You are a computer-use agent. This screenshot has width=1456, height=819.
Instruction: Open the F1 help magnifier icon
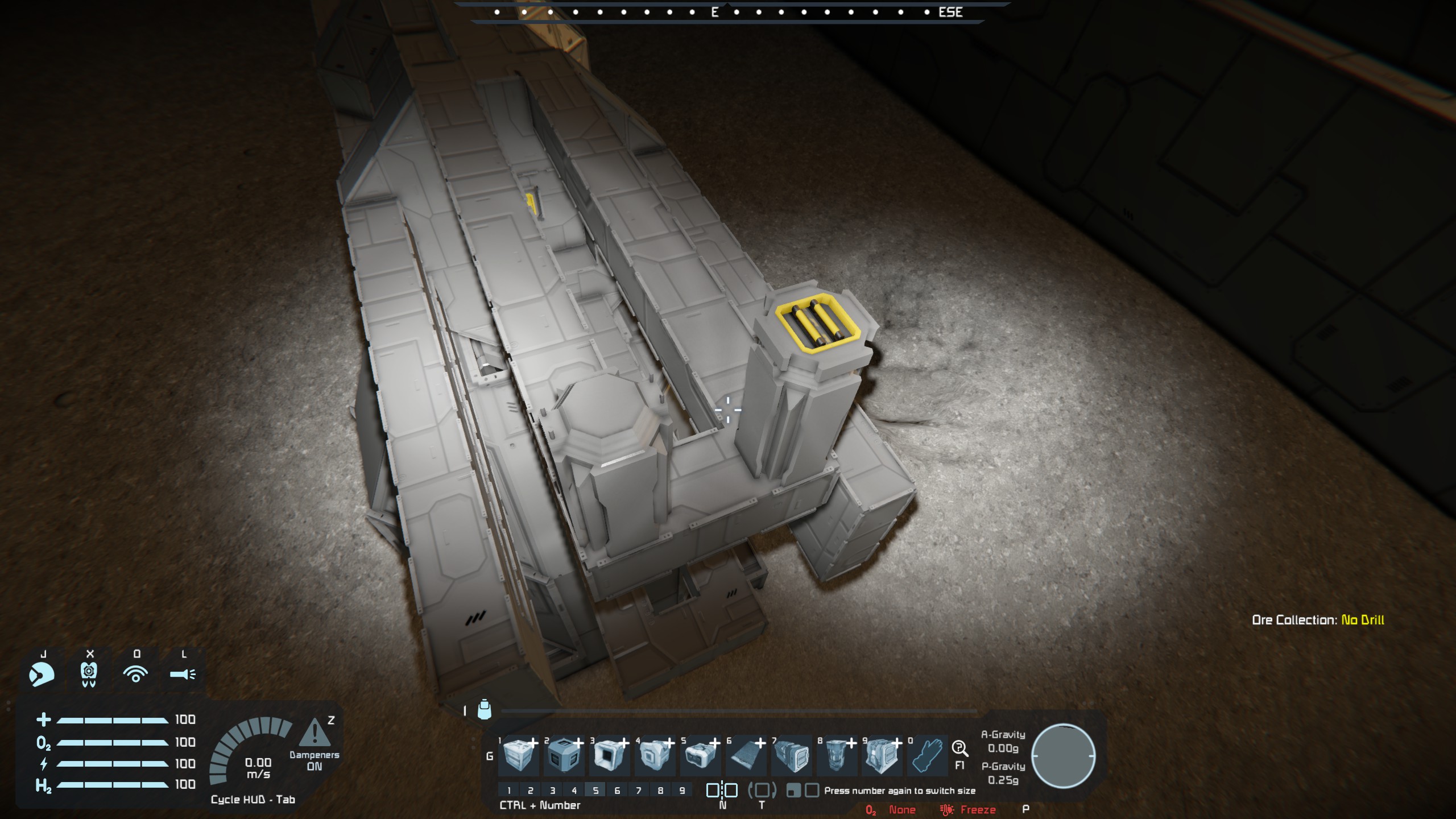[959, 748]
